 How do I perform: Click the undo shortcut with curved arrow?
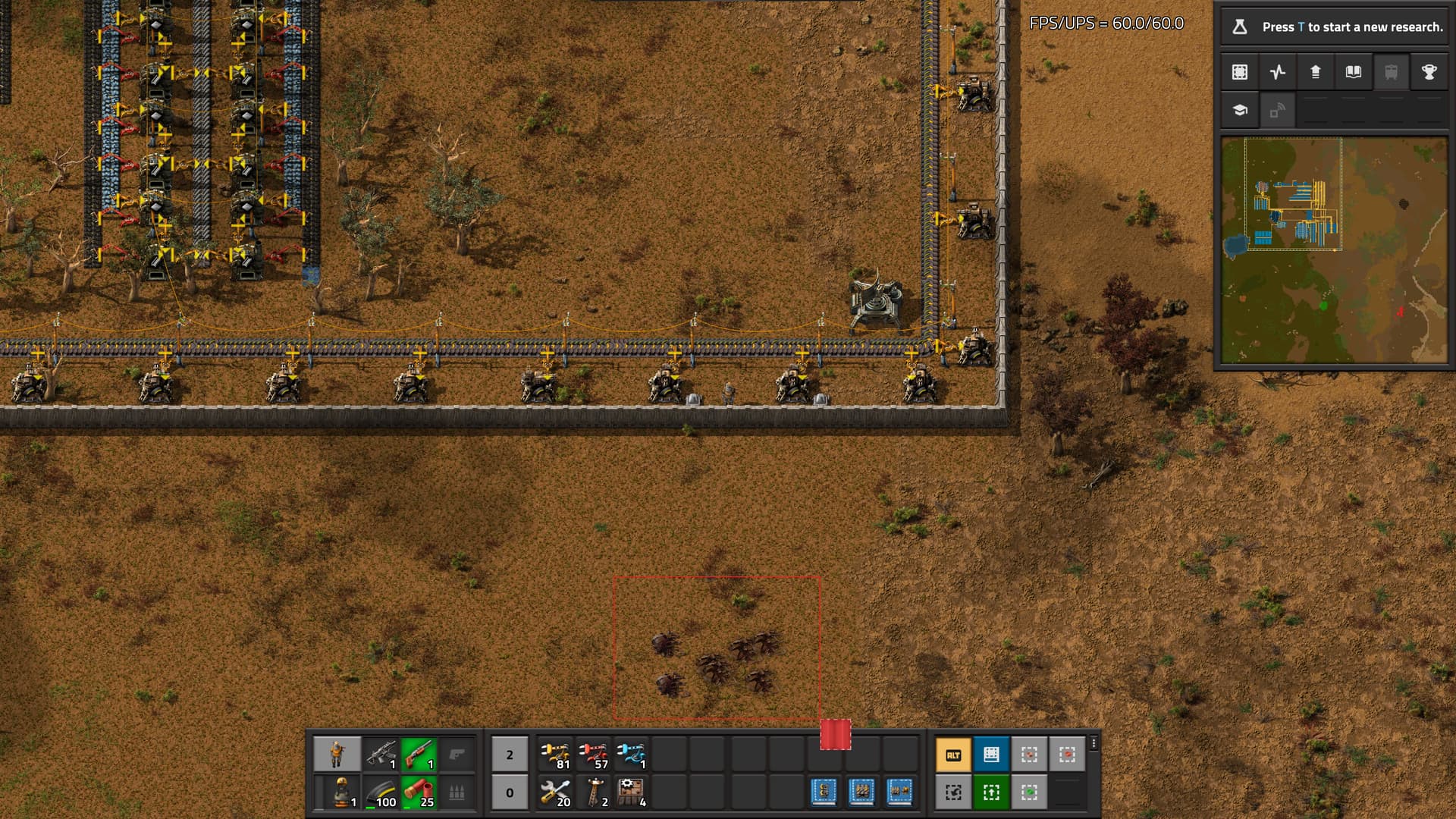(x=953, y=792)
